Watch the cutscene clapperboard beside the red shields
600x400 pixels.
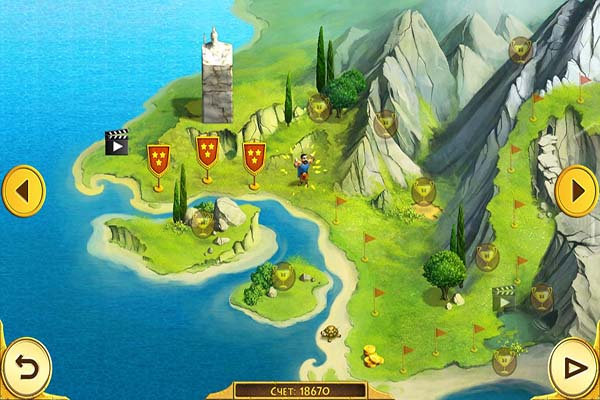117,143
